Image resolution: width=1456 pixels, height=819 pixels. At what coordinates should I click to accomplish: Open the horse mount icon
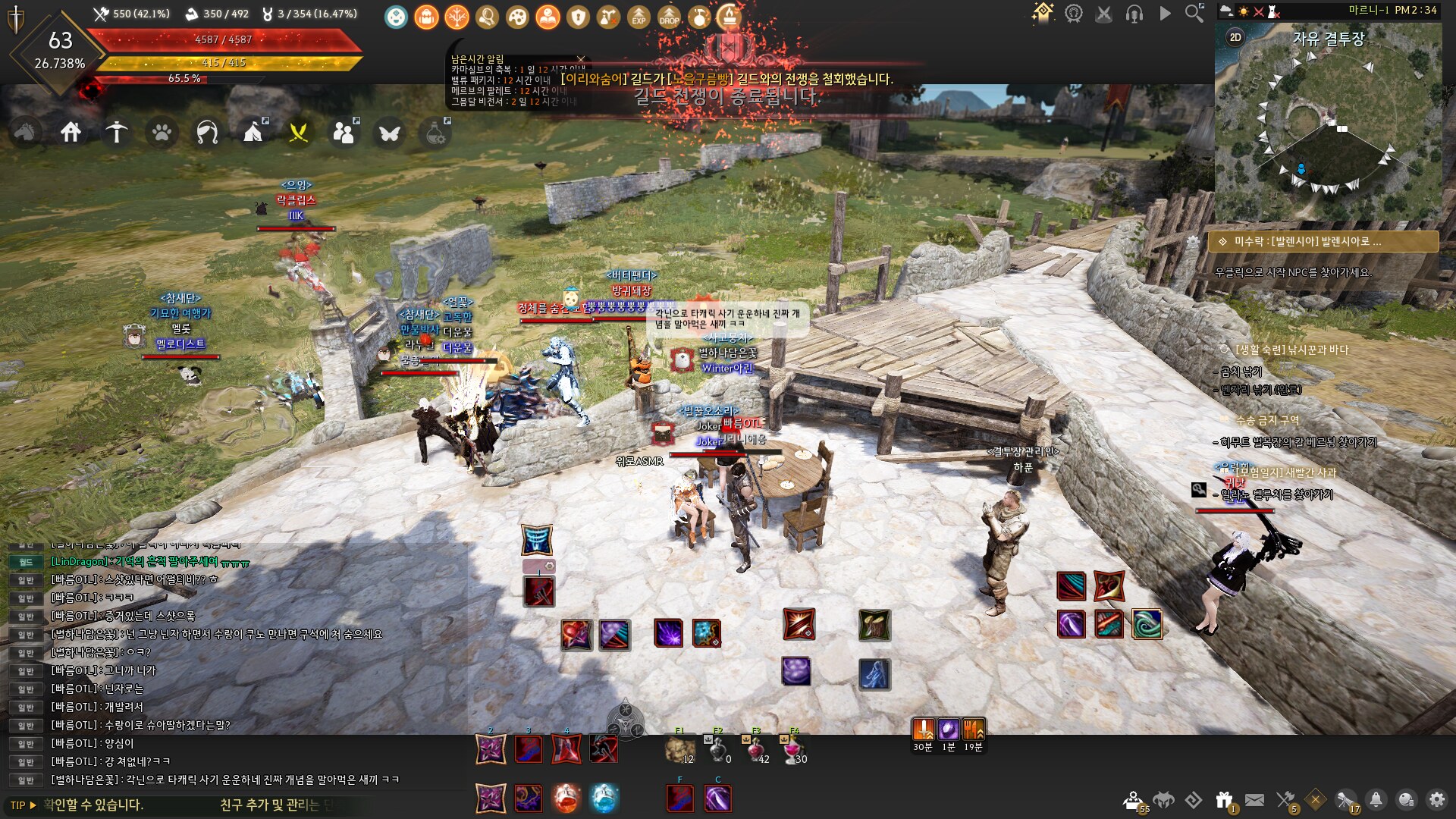(25, 133)
